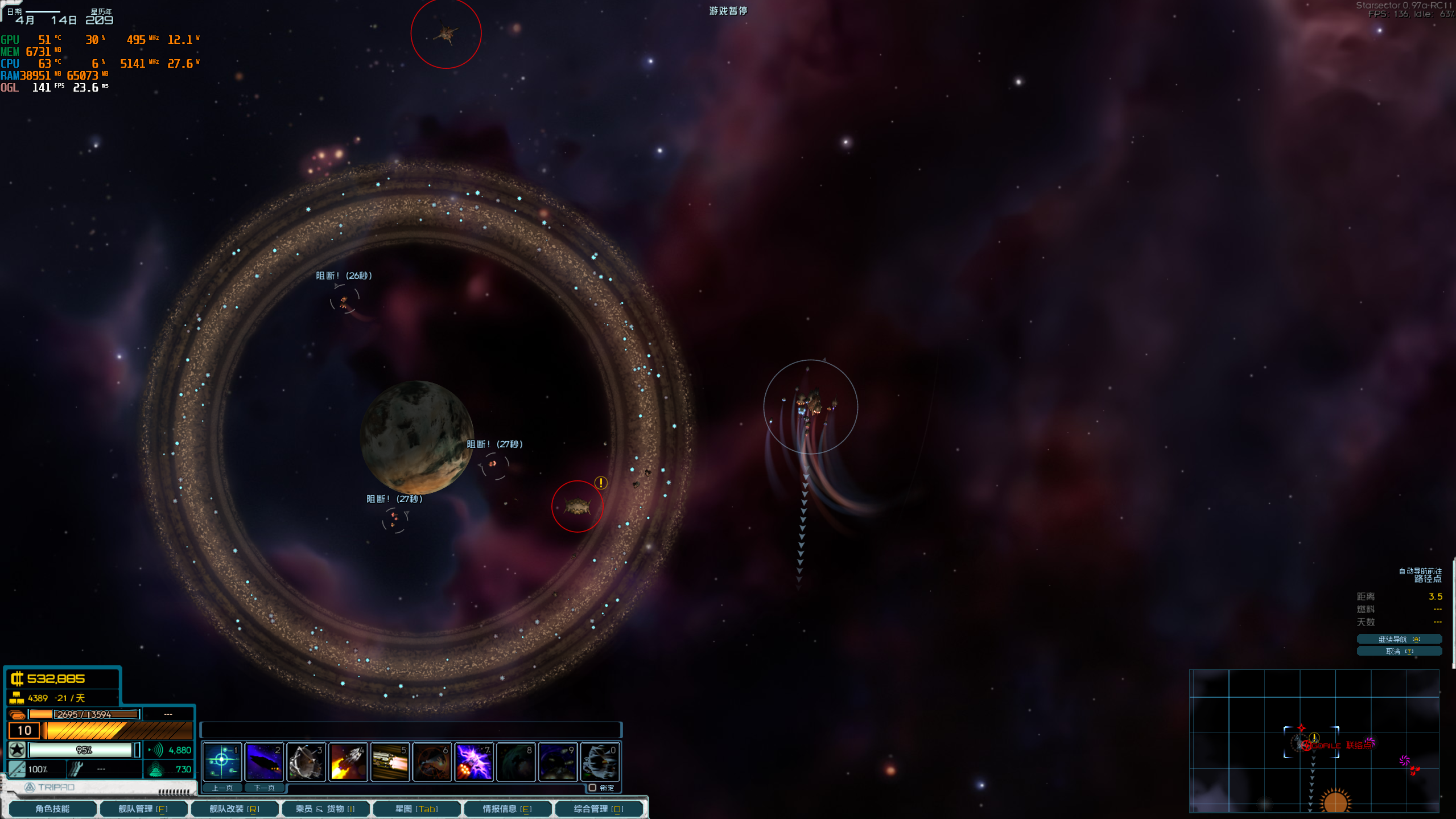Go to previous ability page 上一页
Screen dimensions: 1456x819
222,788
